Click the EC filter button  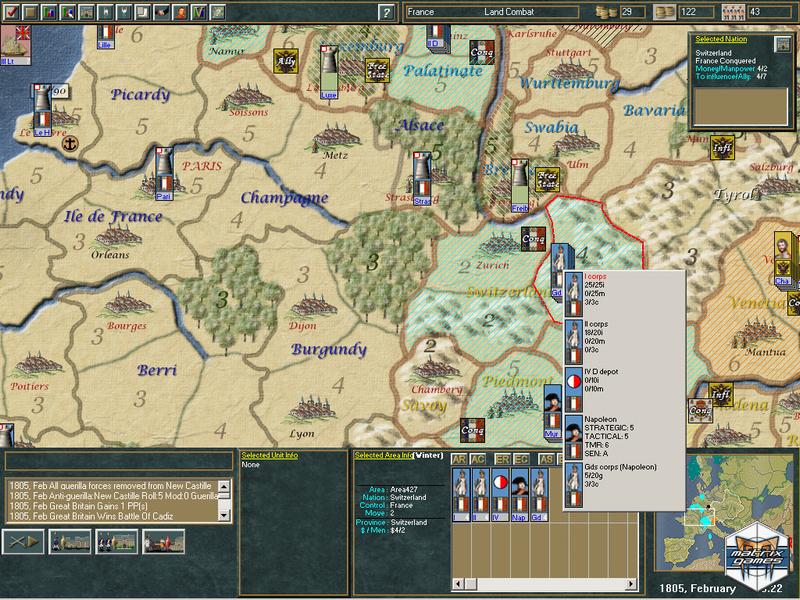pos(523,459)
